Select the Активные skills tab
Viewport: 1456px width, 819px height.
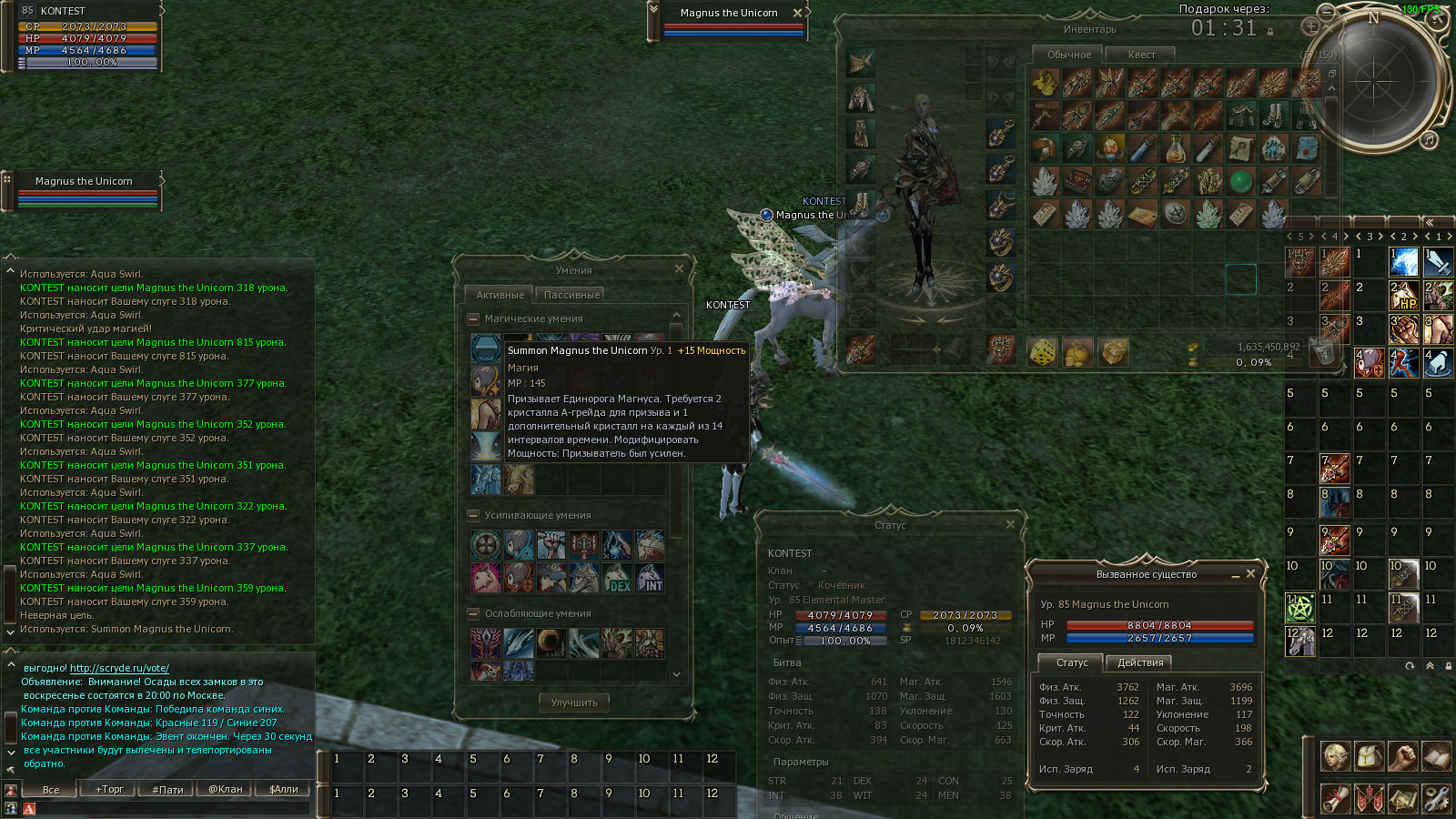[x=500, y=295]
